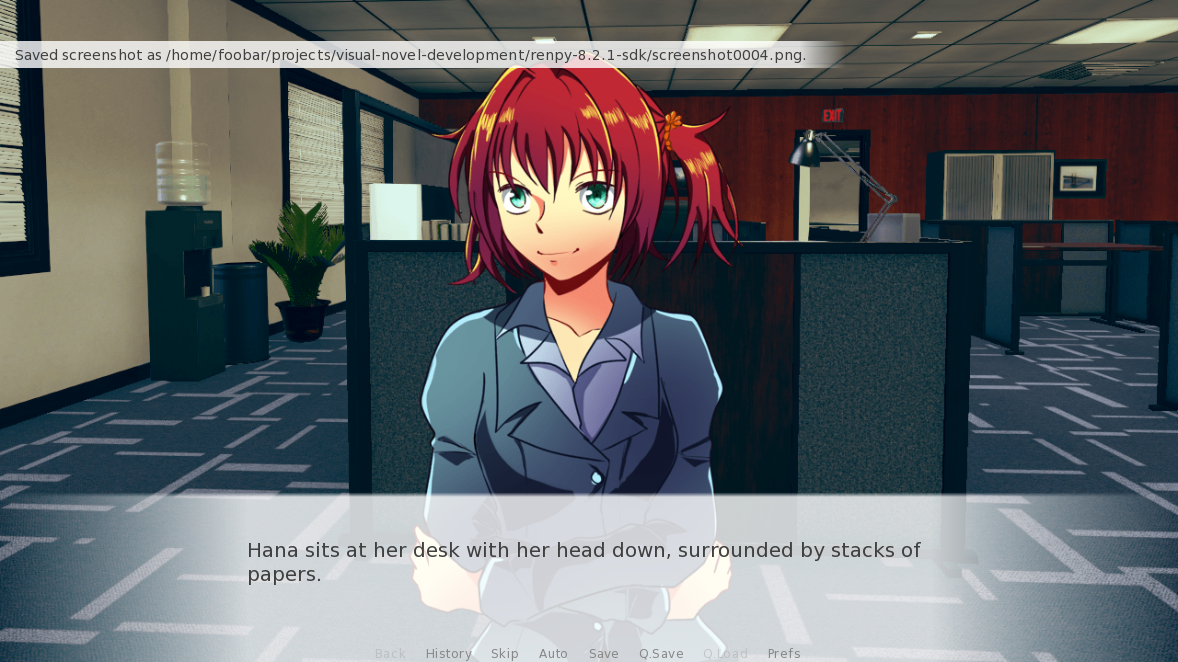Image resolution: width=1178 pixels, height=662 pixels.
Task: Activate Skip mode
Action: pos(504,653)
